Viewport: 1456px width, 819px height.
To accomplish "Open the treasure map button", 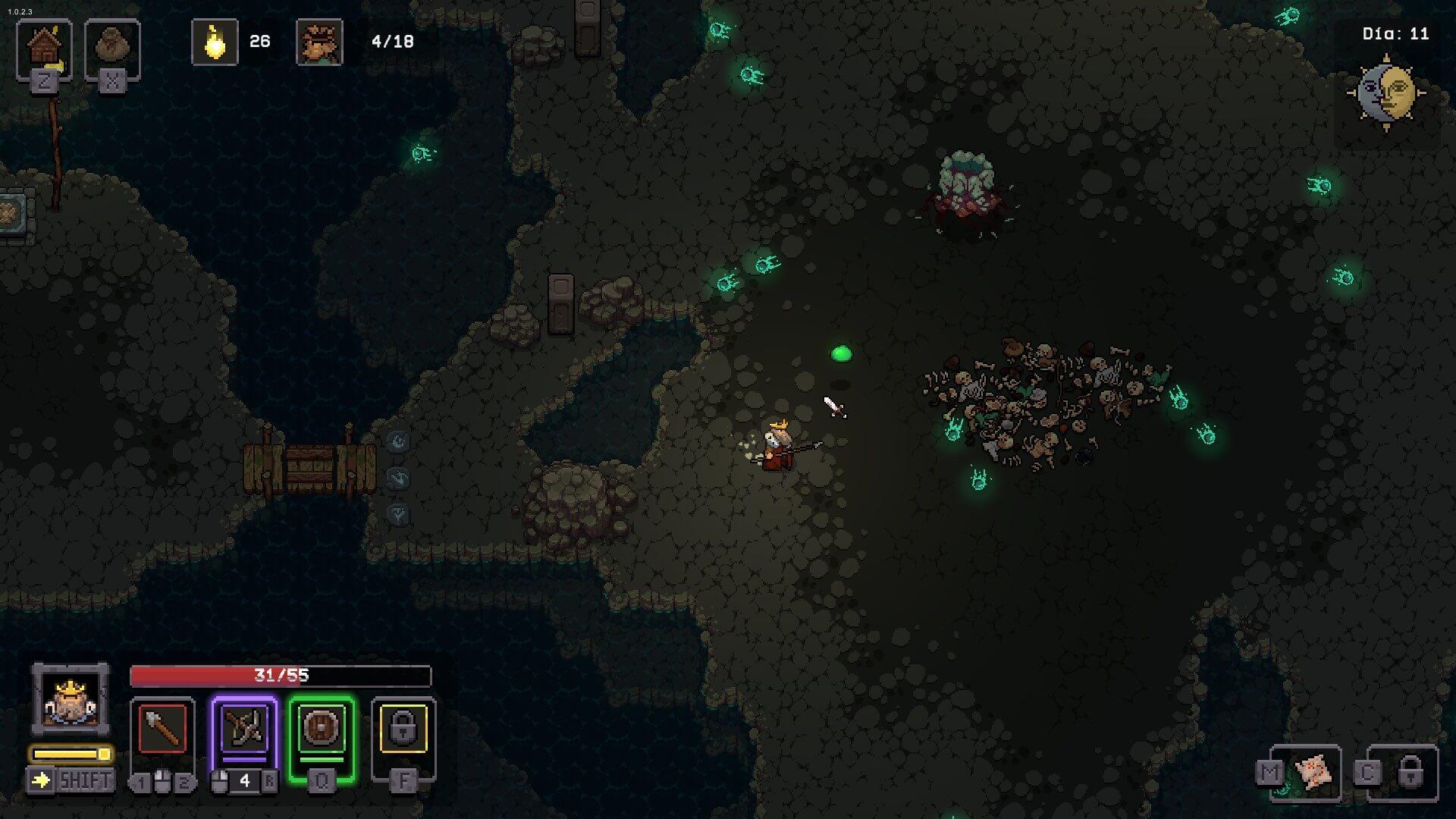I will pyautogui.click(x=1312, y=772).
